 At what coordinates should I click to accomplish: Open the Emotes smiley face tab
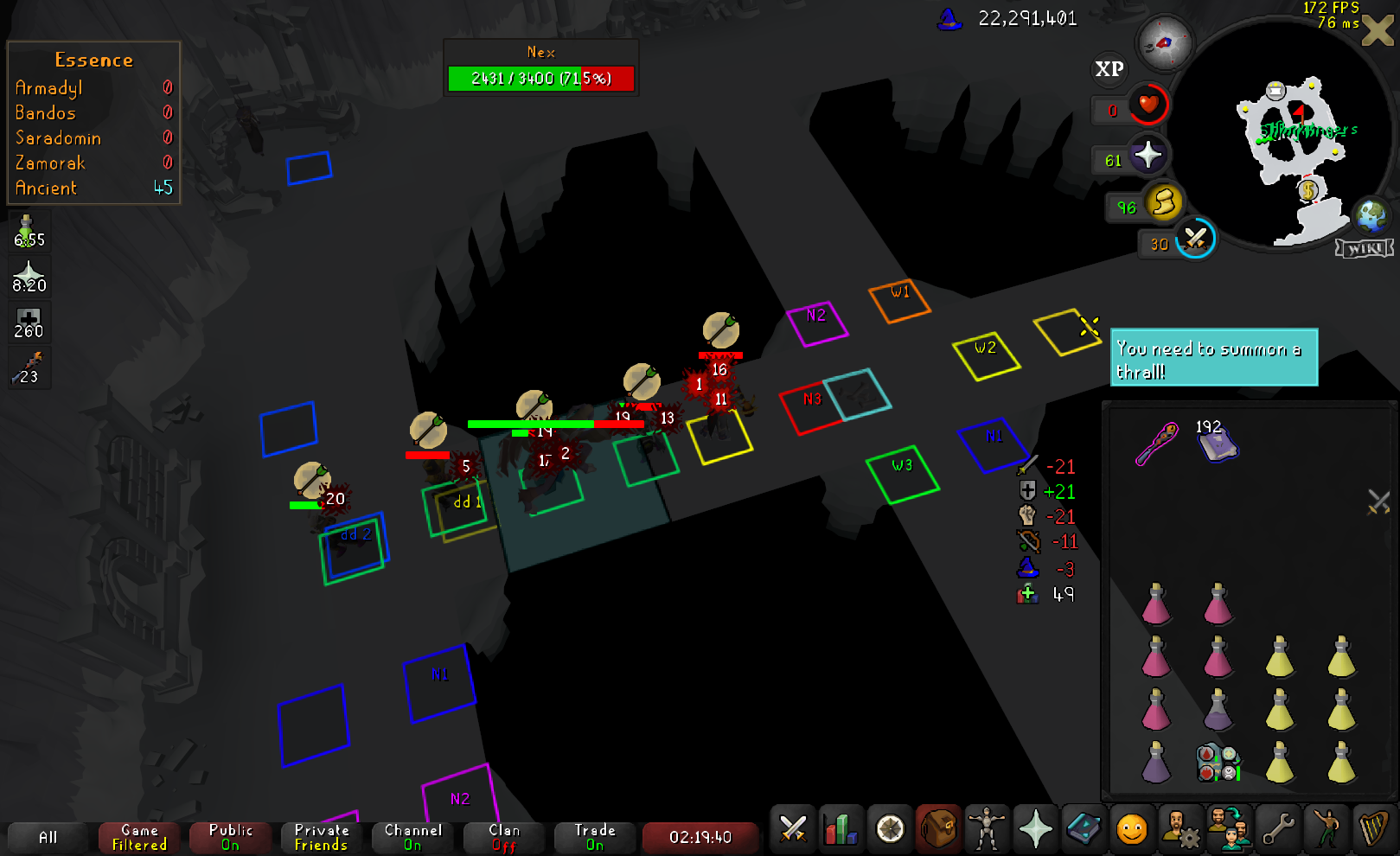pos(1131,829)
